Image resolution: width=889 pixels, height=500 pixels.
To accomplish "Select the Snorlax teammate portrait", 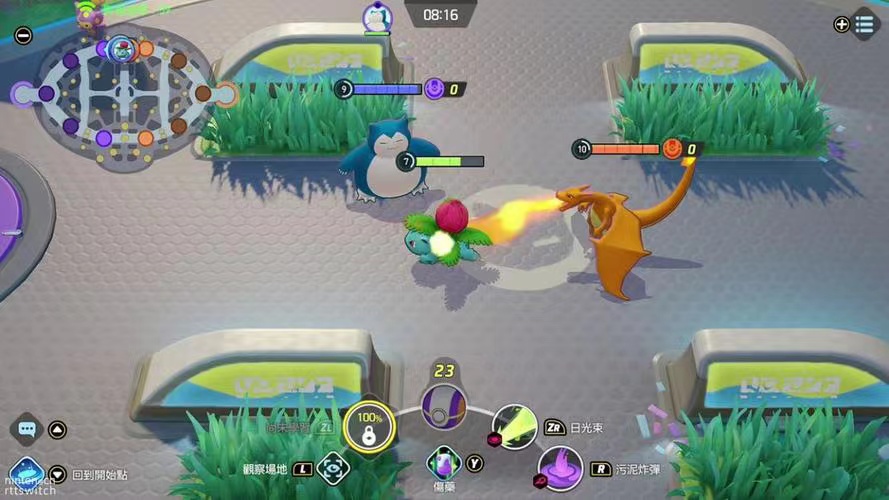I will 376,17.
